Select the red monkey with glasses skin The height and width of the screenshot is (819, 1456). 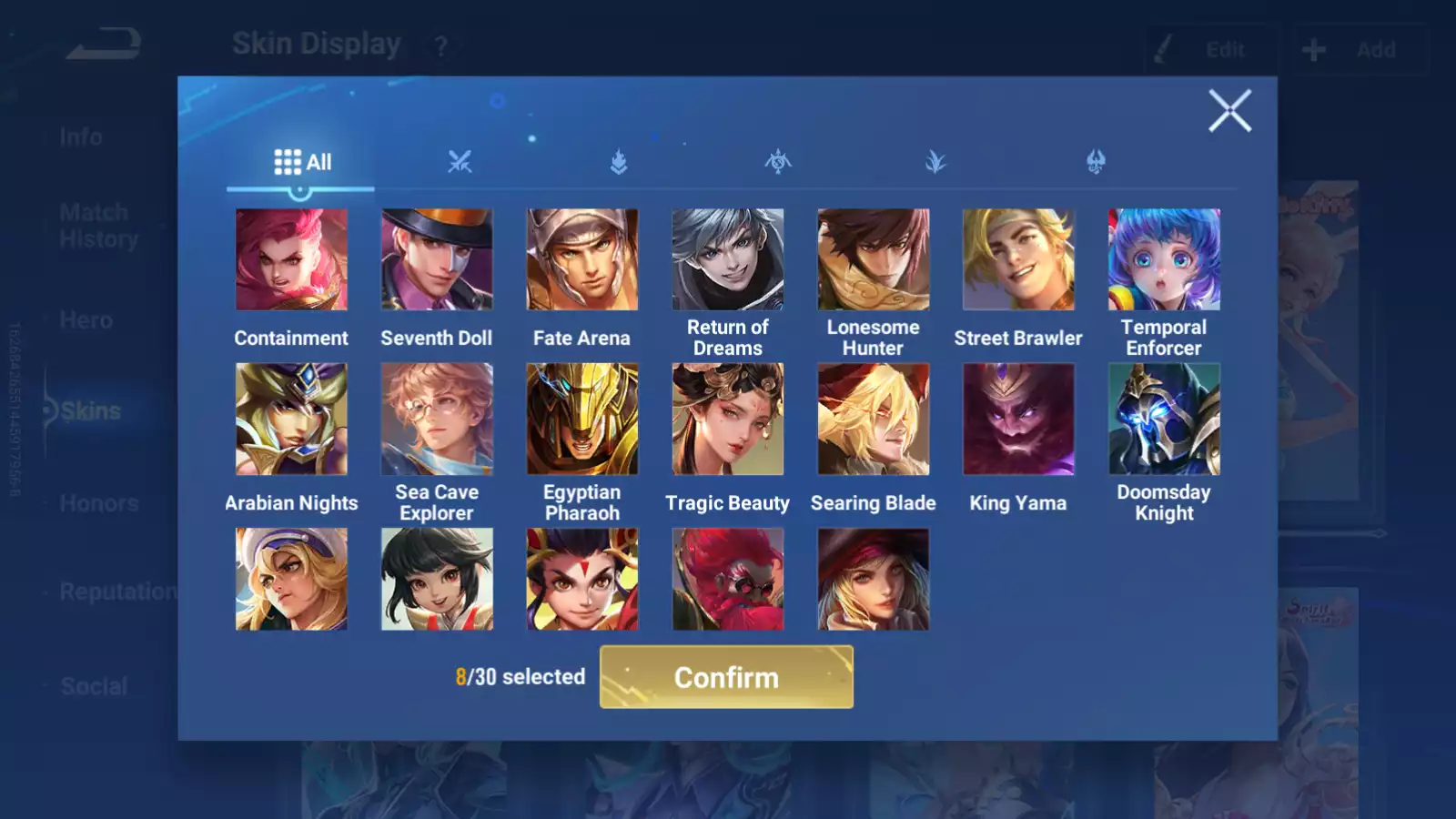728,580
